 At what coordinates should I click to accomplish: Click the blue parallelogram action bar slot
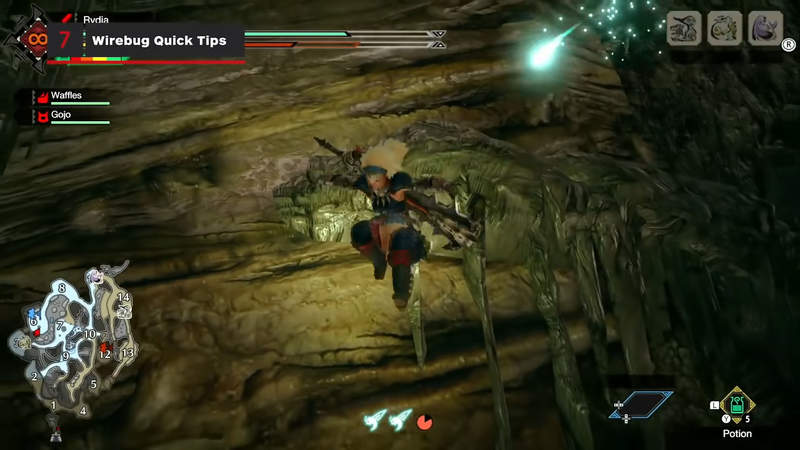641,404
